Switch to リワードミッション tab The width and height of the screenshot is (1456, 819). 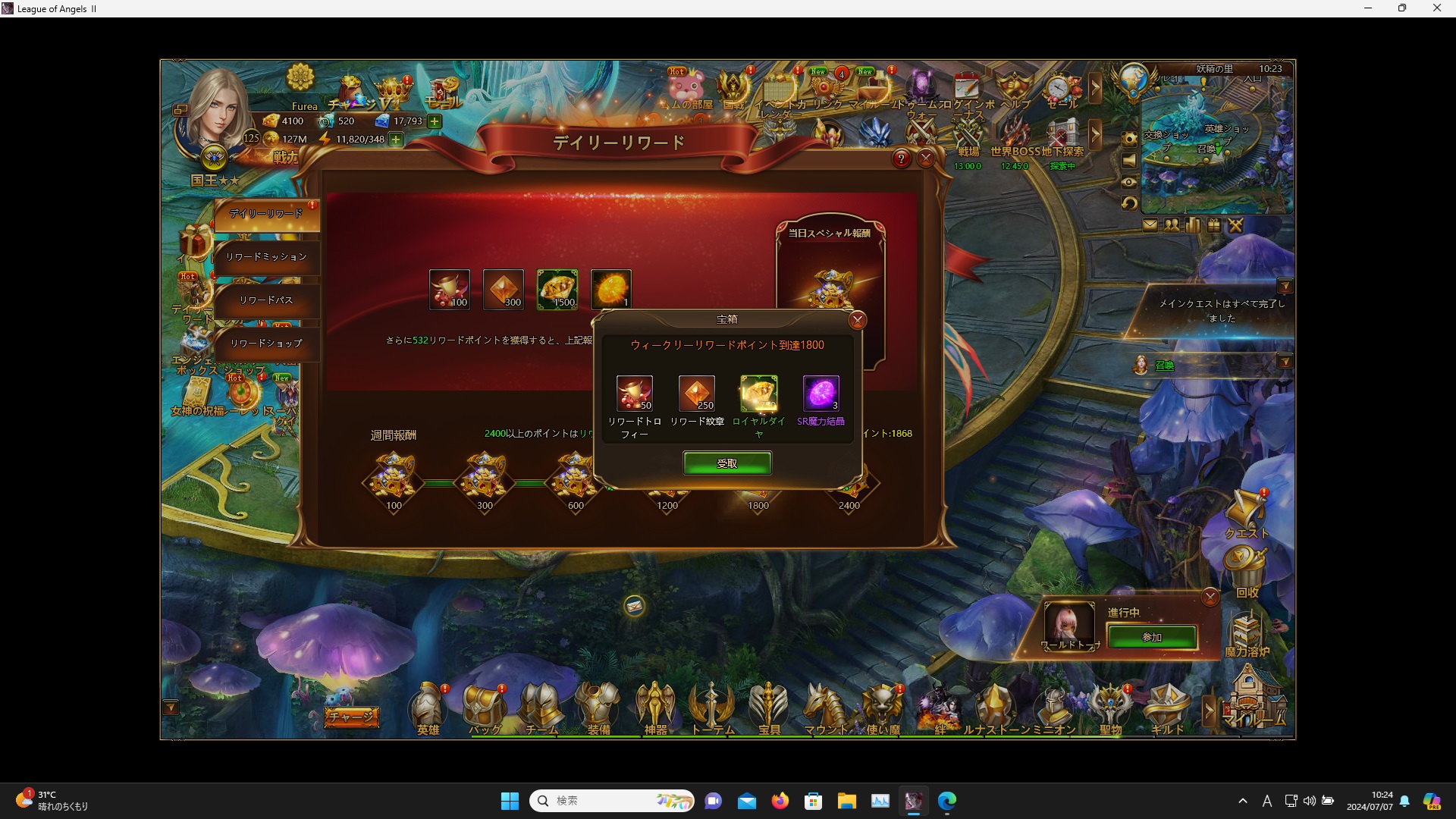coord(266,257)
